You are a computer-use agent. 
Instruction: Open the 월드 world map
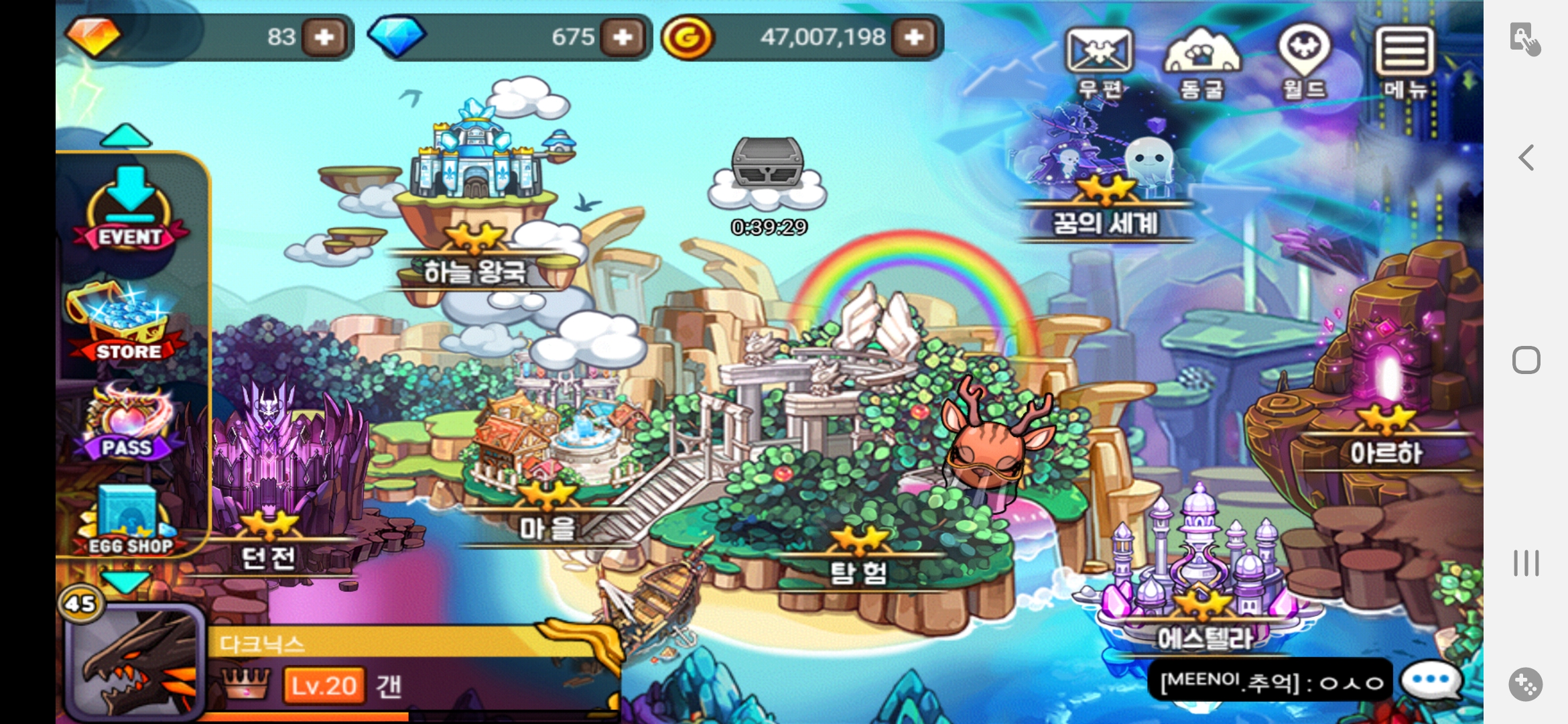coord(1304,62)
